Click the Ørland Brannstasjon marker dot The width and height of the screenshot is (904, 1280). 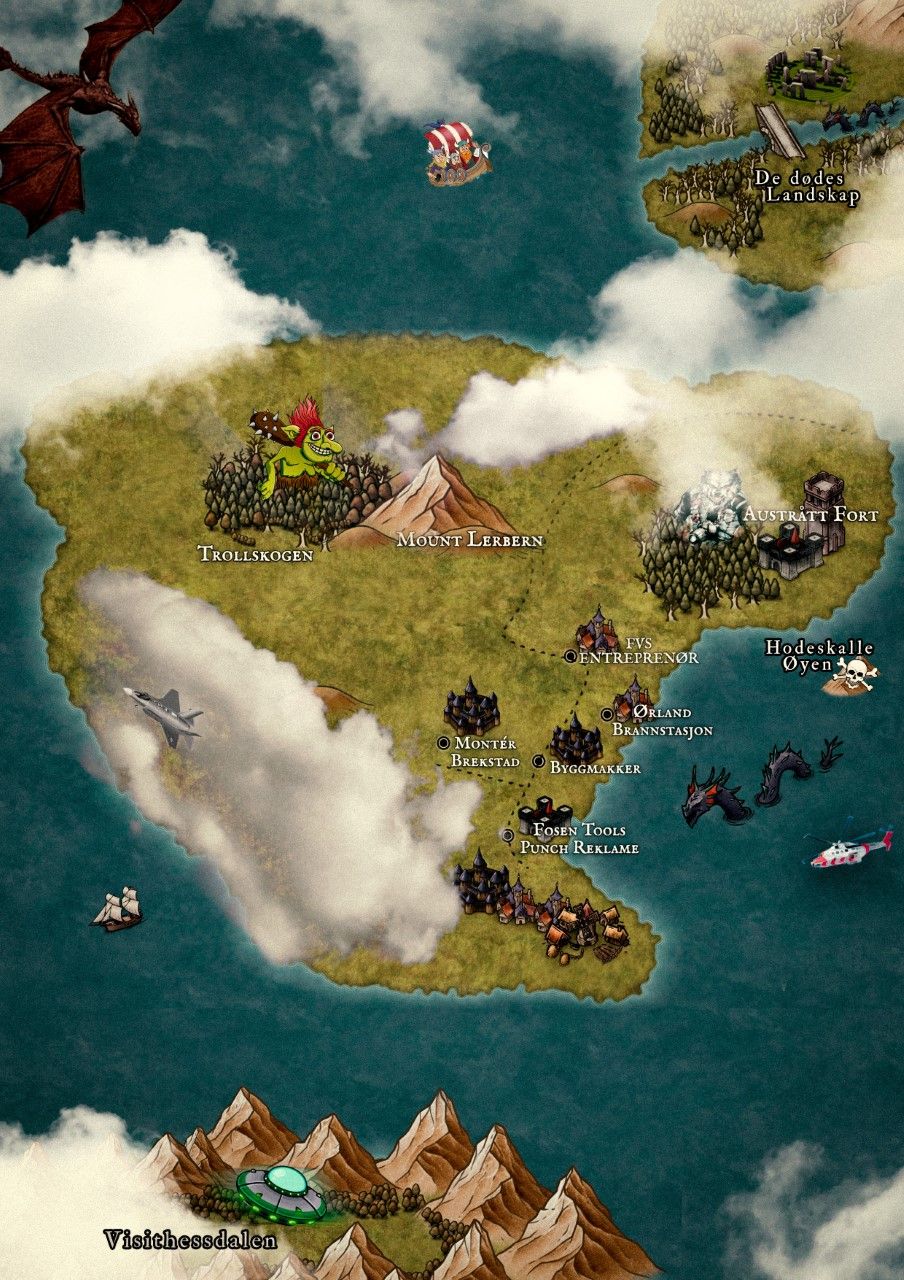607,713
